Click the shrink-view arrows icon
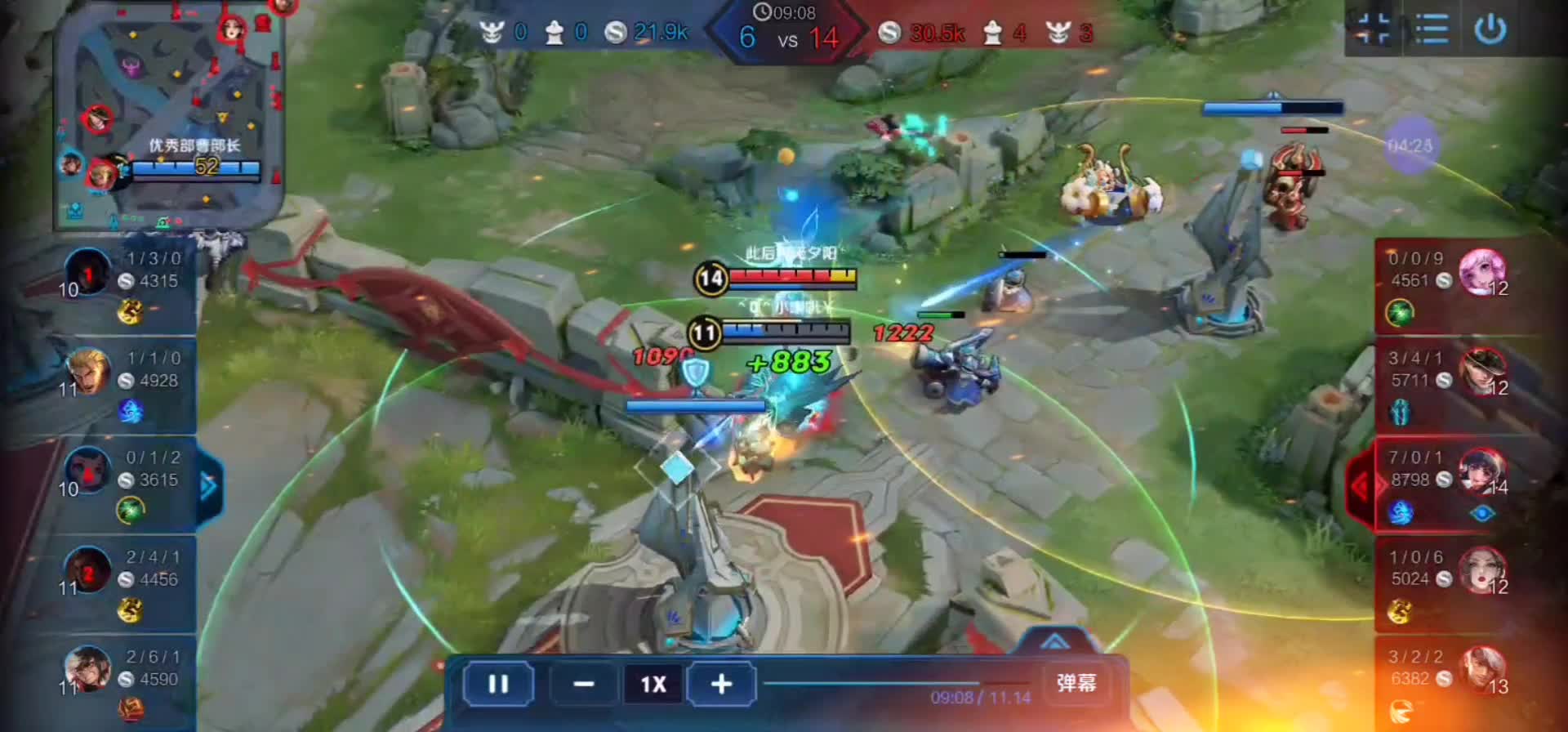The height and width of the screenshot is (732, 1568). [x=1373, y=30]
